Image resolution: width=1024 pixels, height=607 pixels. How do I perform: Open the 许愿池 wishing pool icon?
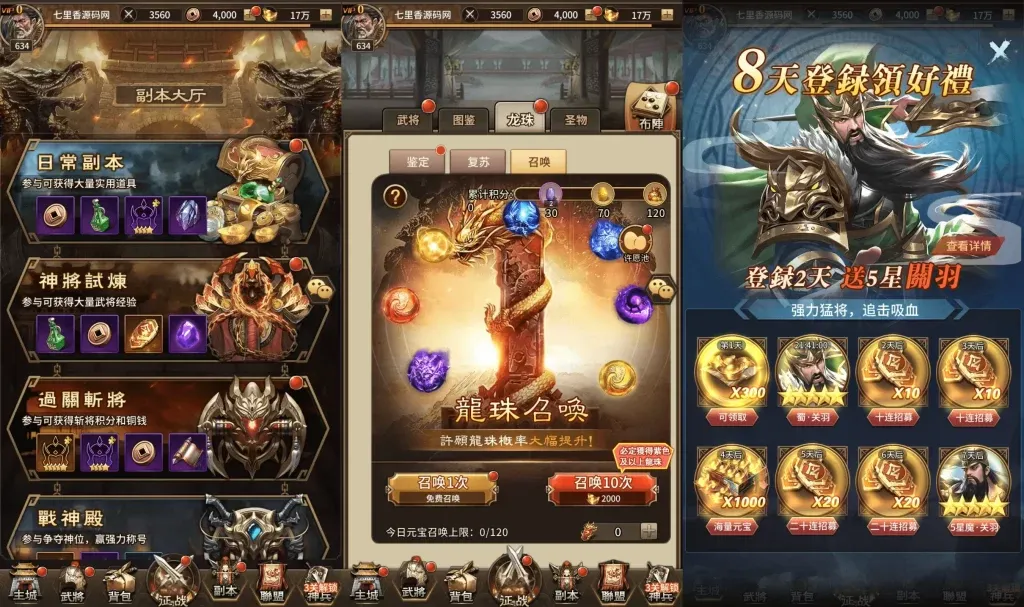635,243
